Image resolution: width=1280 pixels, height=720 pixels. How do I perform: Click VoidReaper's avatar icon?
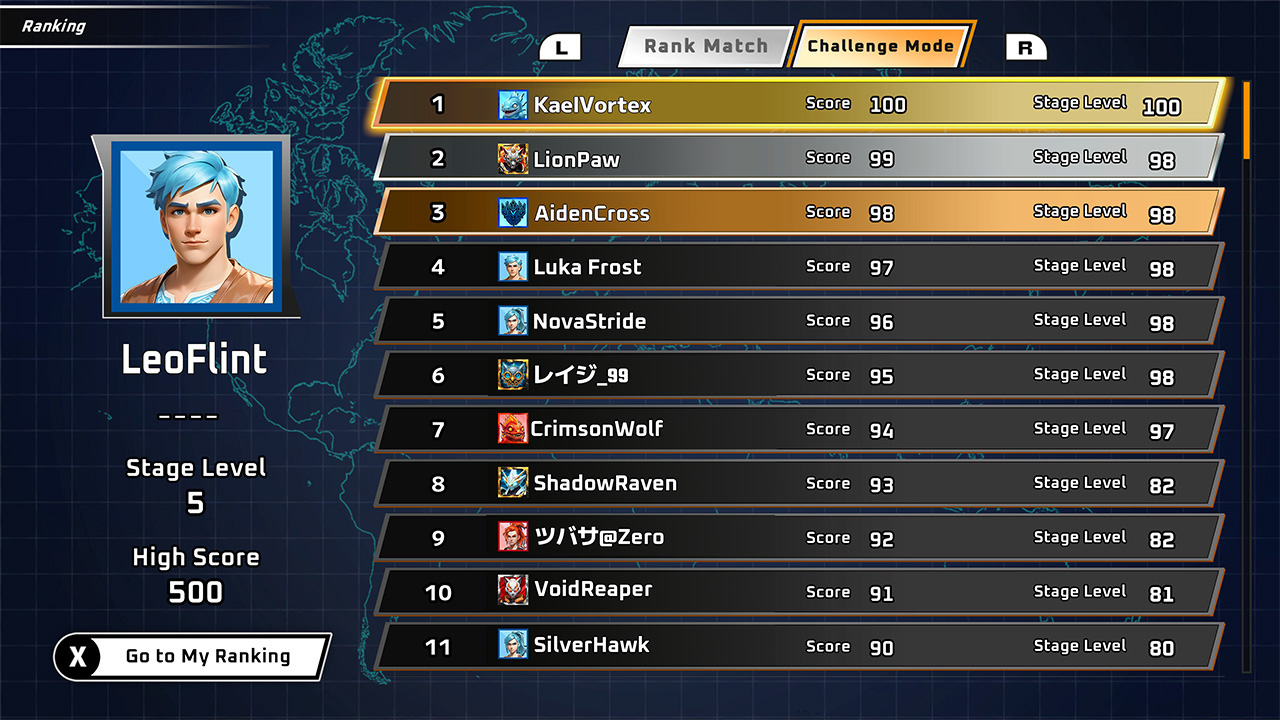tap(512, 591)
